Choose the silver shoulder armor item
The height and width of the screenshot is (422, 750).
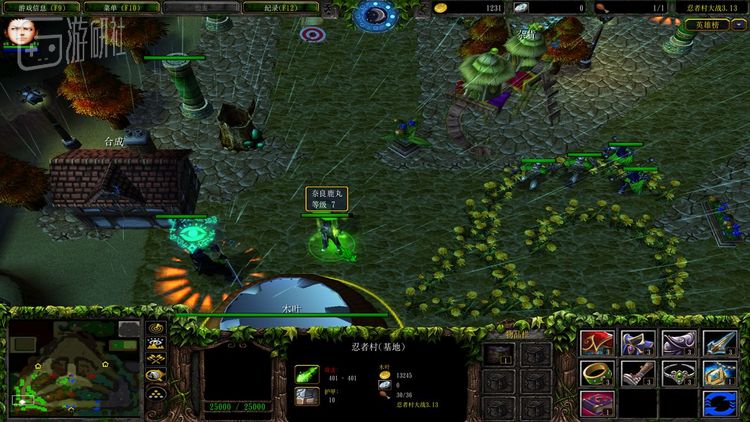click(x=677, y=343)
